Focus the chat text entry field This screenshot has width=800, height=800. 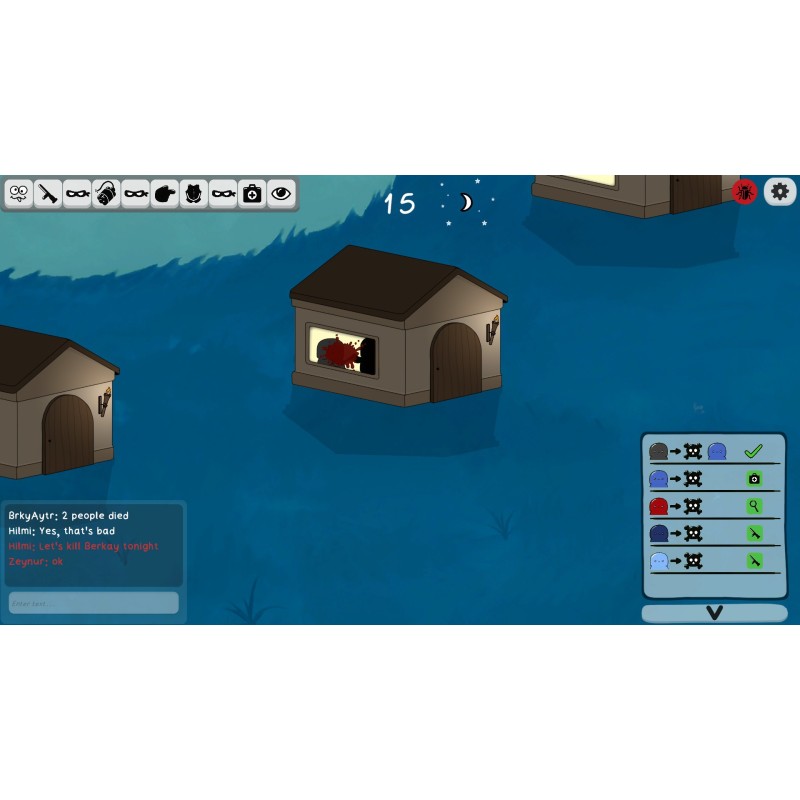[94, 603]
